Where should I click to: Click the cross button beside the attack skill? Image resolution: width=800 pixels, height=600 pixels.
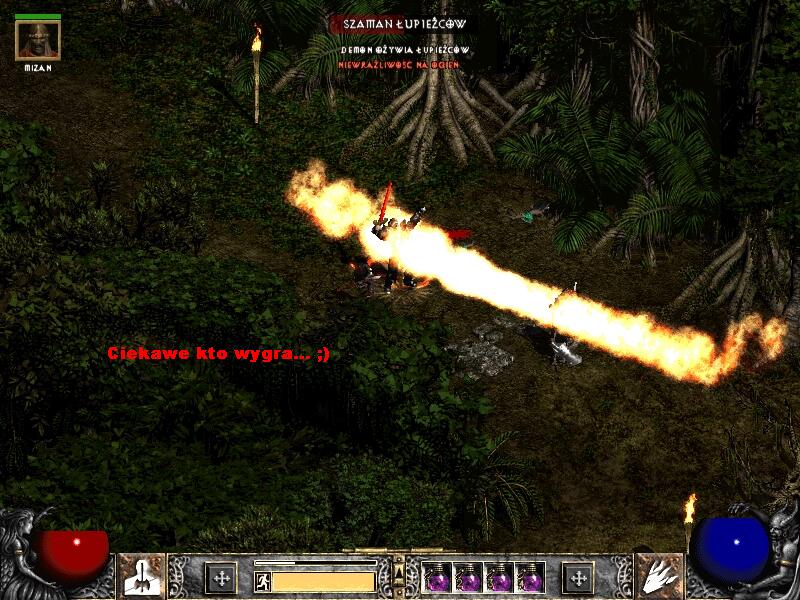pos(220,577)
